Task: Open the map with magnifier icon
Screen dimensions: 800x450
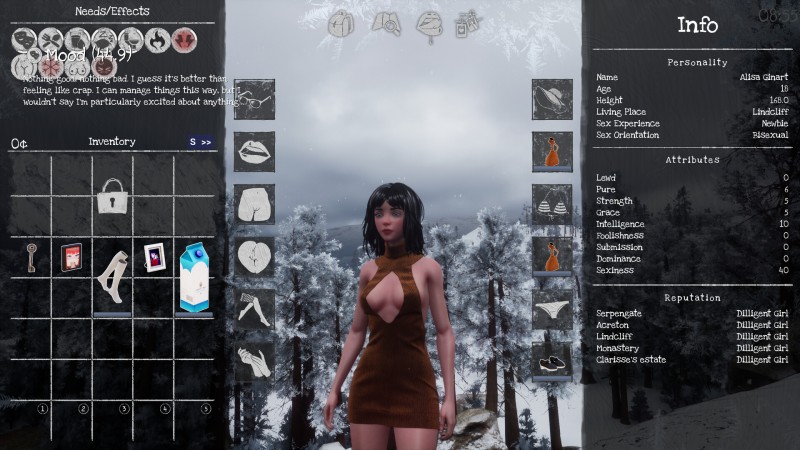Action: (386, 23)
